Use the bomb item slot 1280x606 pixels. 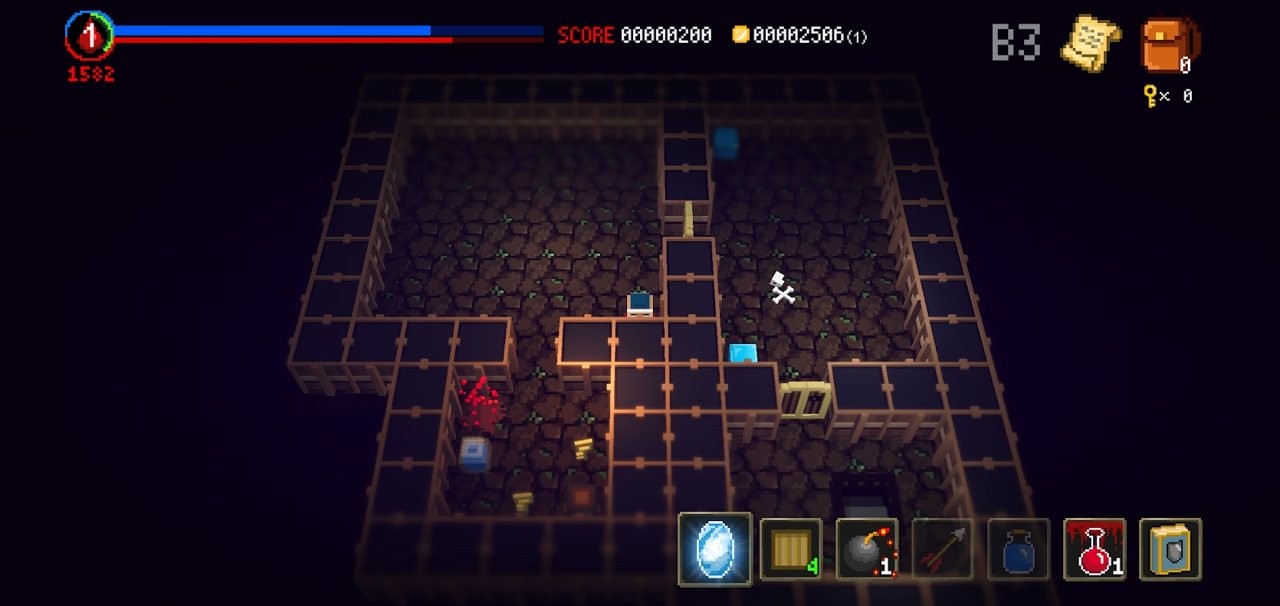[867, 549]
